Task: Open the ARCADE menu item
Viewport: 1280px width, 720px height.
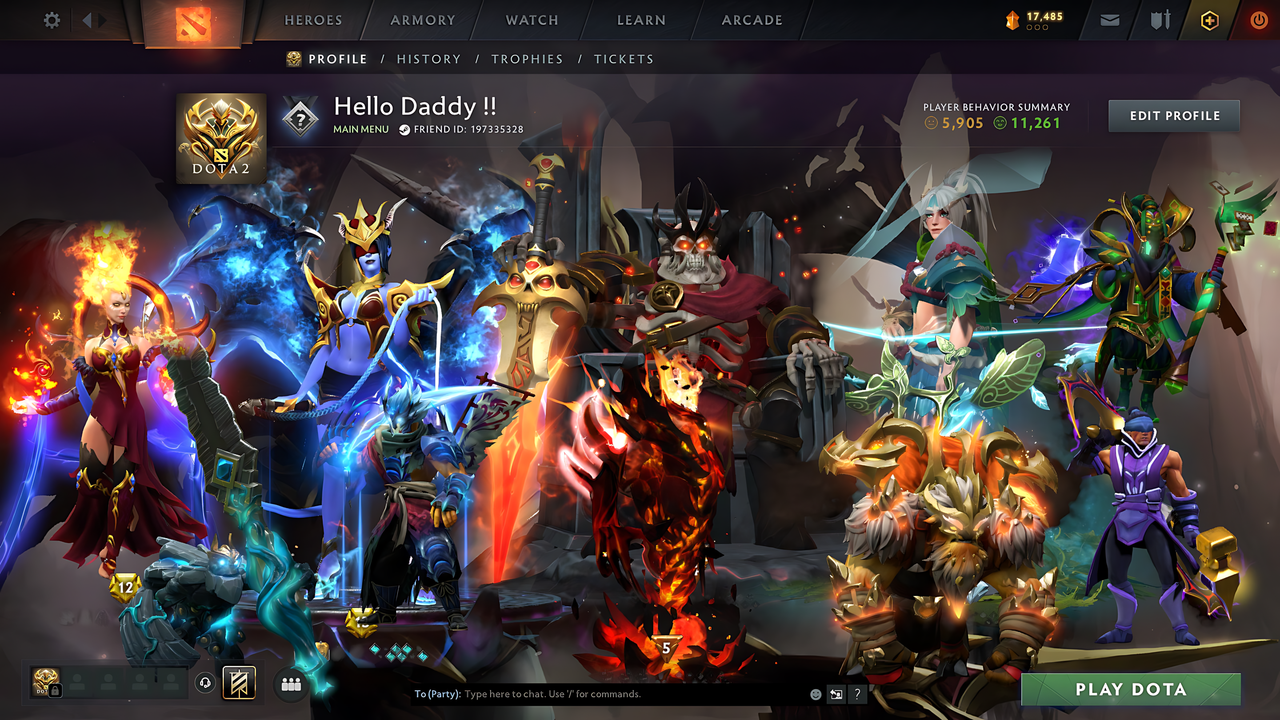Action: 751,19
